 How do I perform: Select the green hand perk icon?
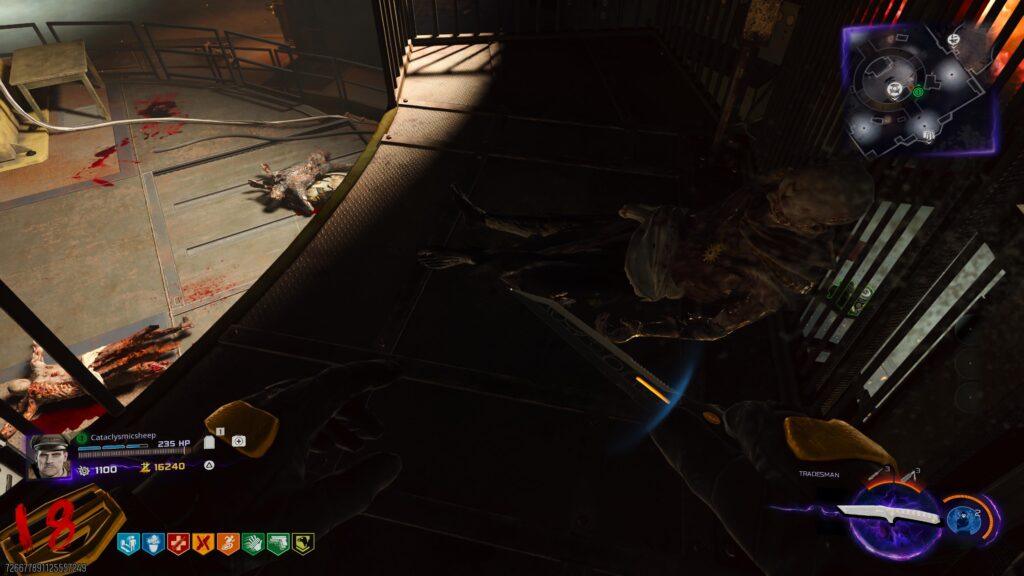coord(253,544)
